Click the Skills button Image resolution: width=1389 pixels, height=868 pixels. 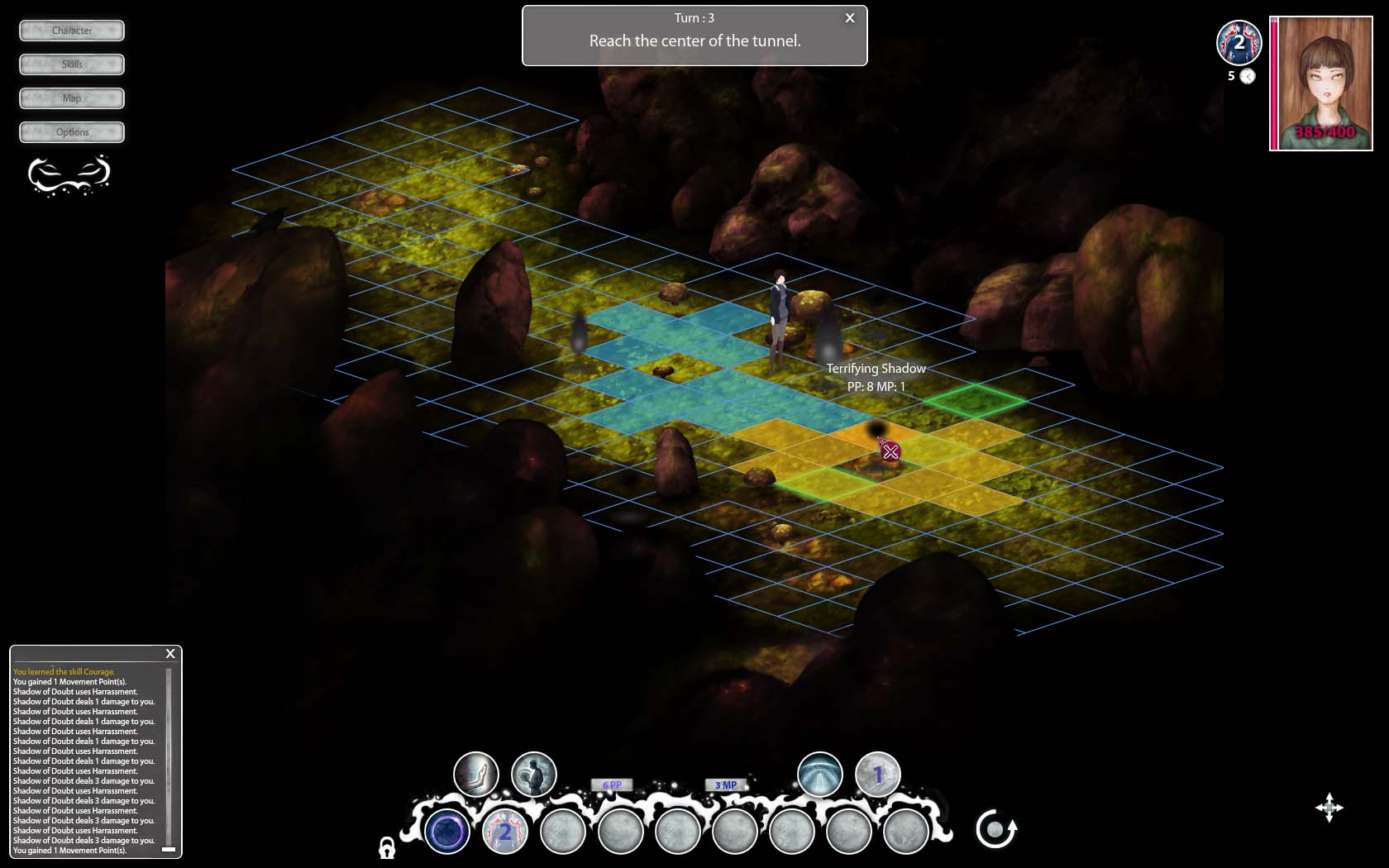pyautogui.click(x=70, y=64)
